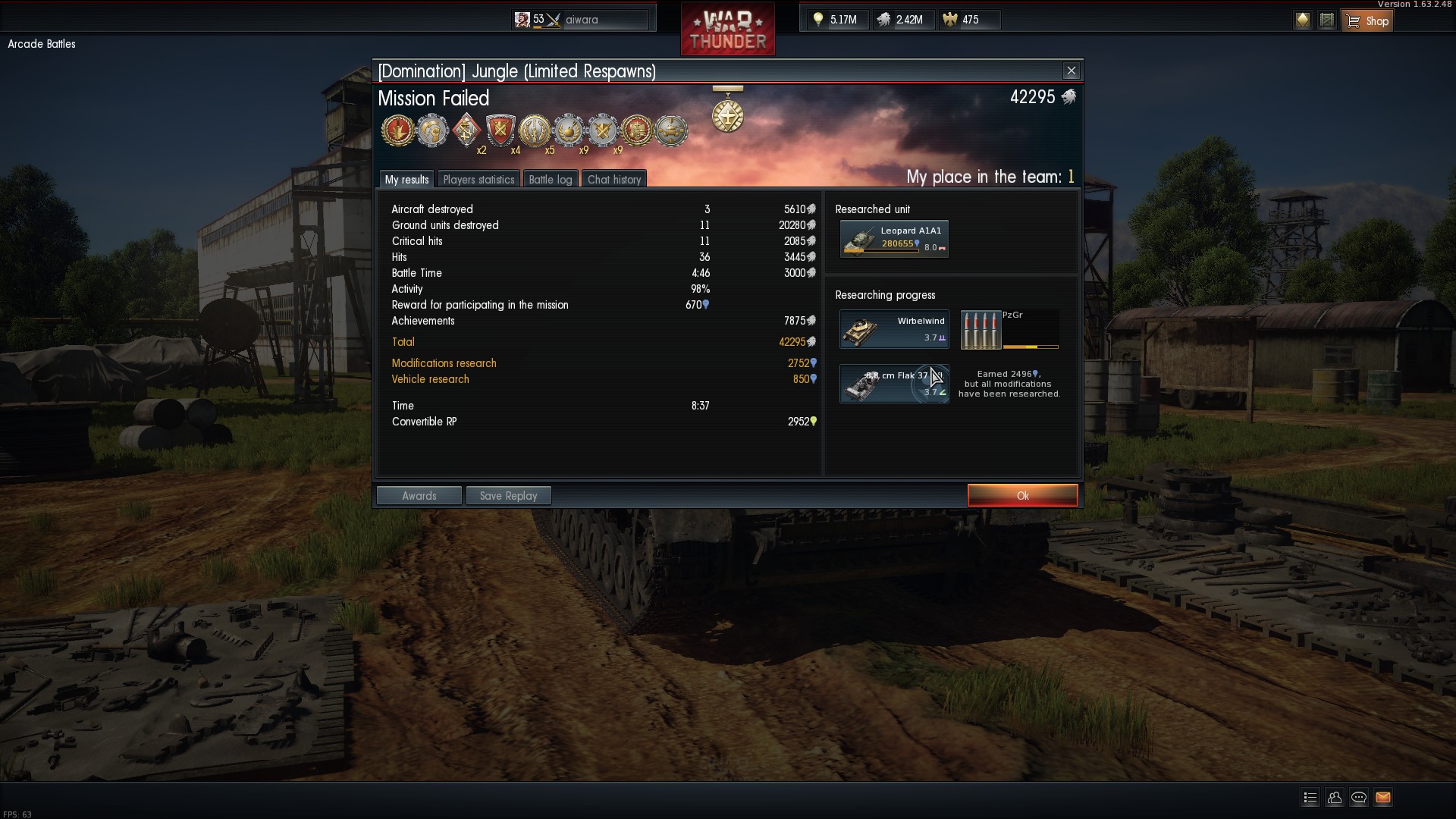1456x819 pixels.
Task: Select the 8,8 cm Flak 37 card
Action: point(894,384)
